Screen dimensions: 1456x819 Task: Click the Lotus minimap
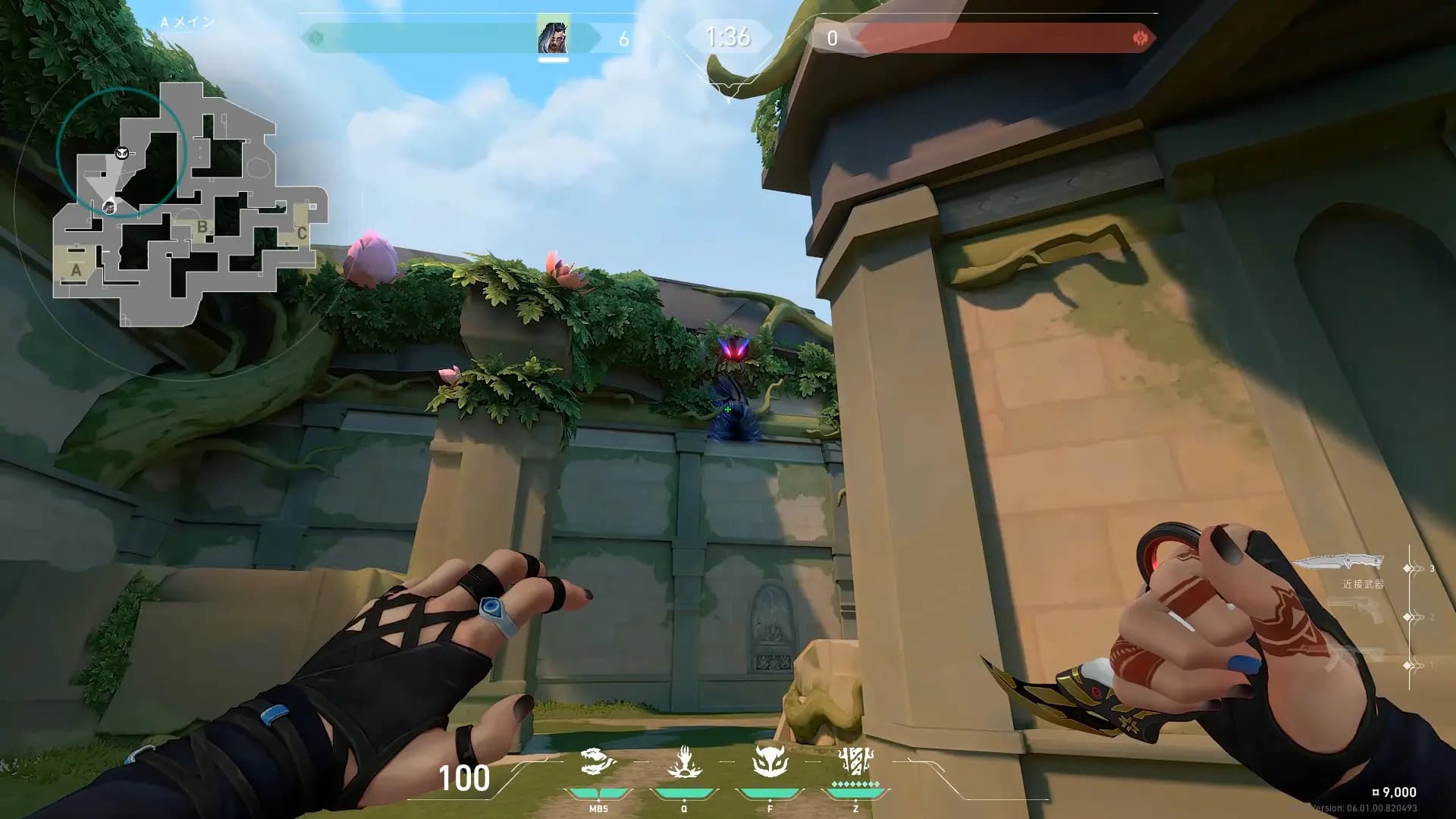[x=190, y=205]
